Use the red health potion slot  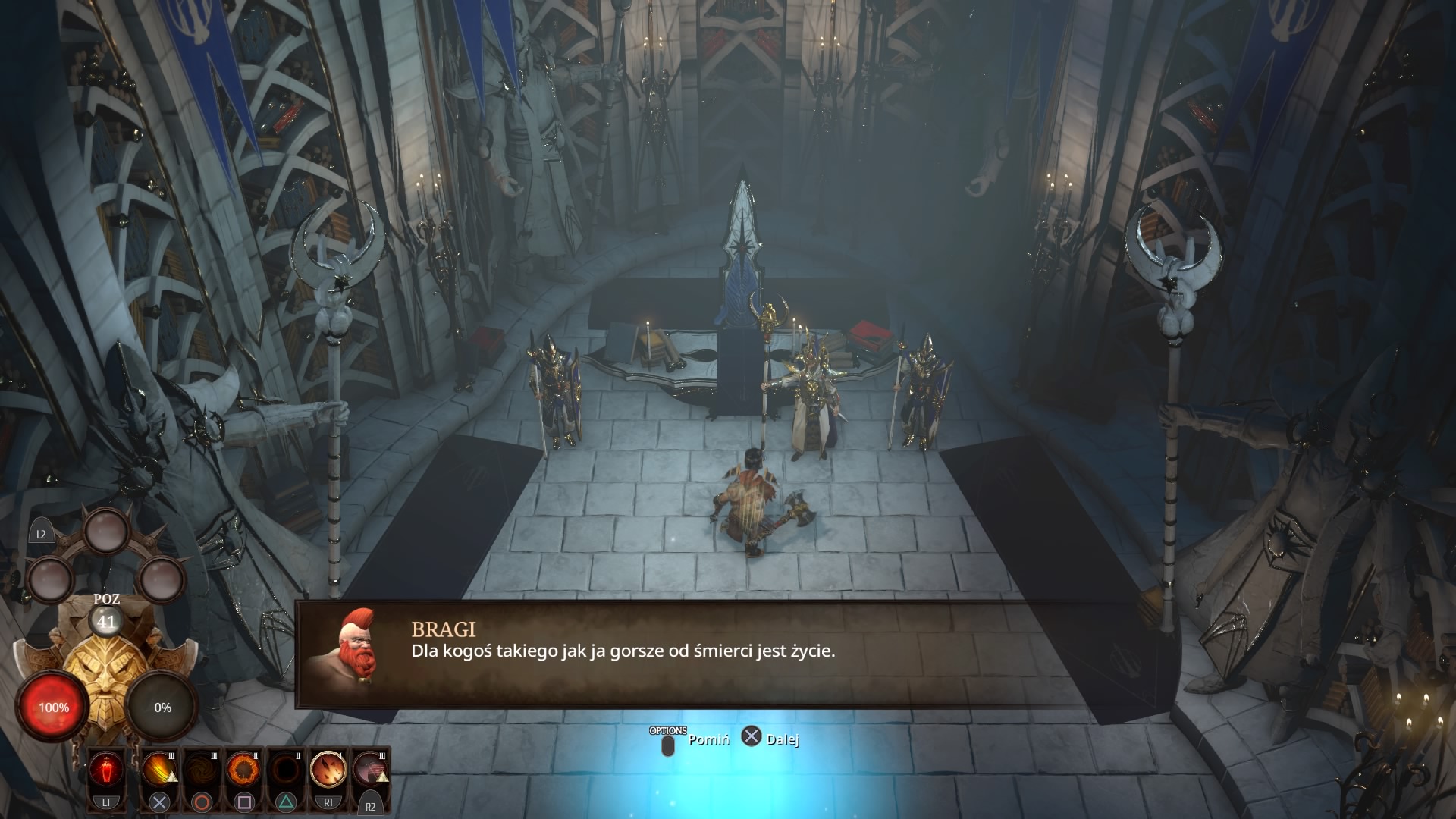tap(106, 770)
